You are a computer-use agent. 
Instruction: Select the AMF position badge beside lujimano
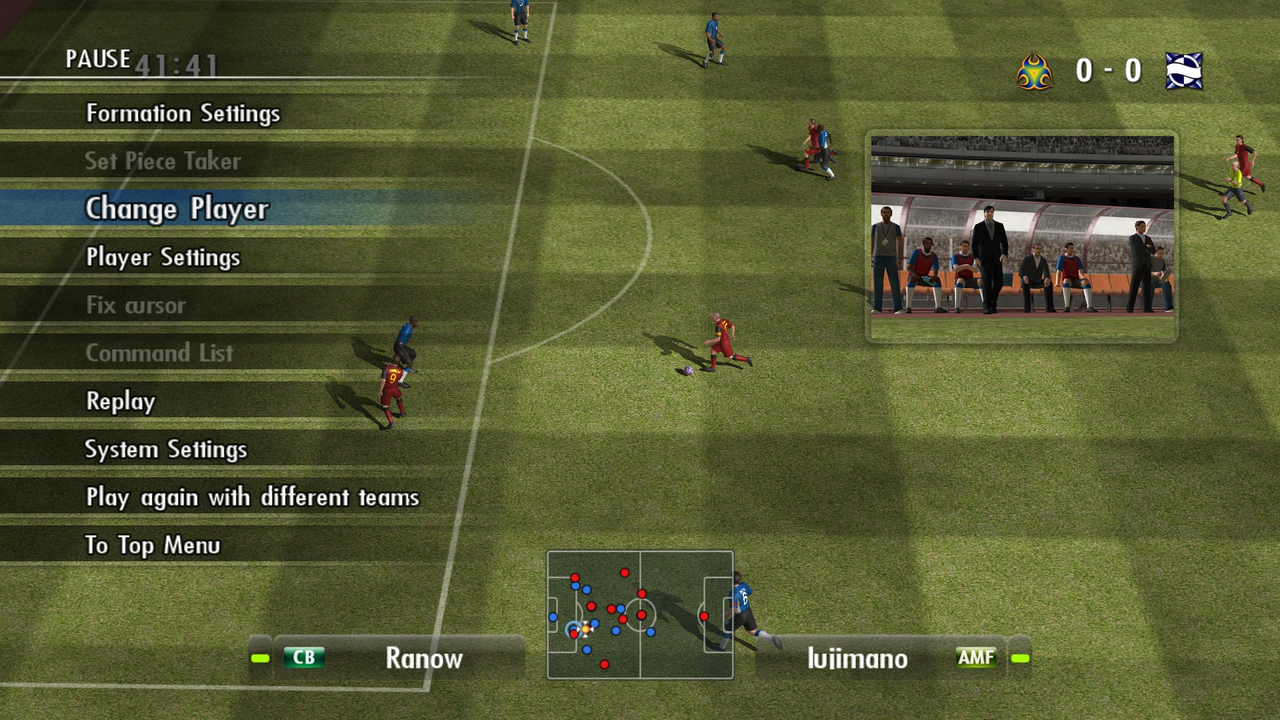pos(975,658)
